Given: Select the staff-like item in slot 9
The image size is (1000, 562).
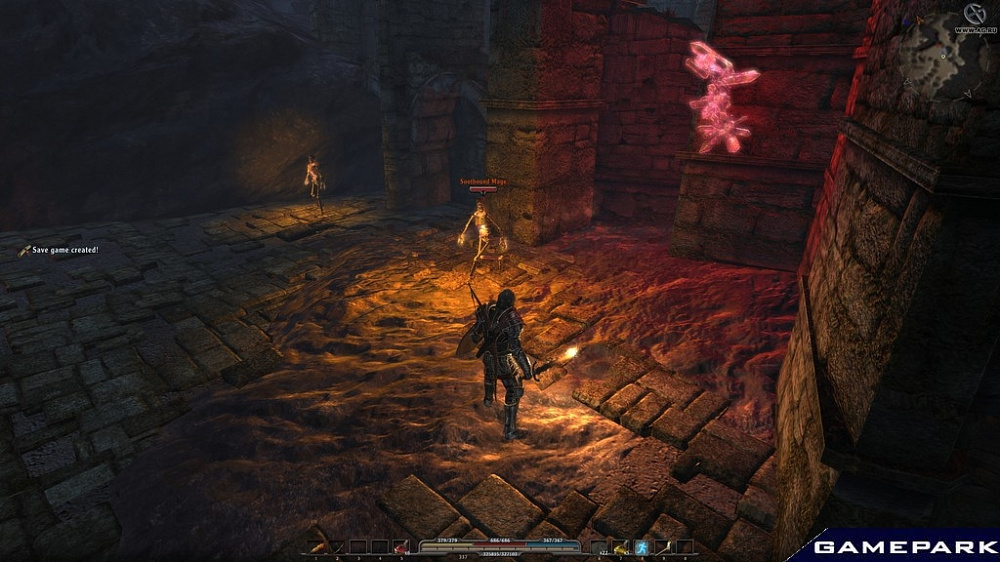Looking at the screenshot, I should point(664,547).
